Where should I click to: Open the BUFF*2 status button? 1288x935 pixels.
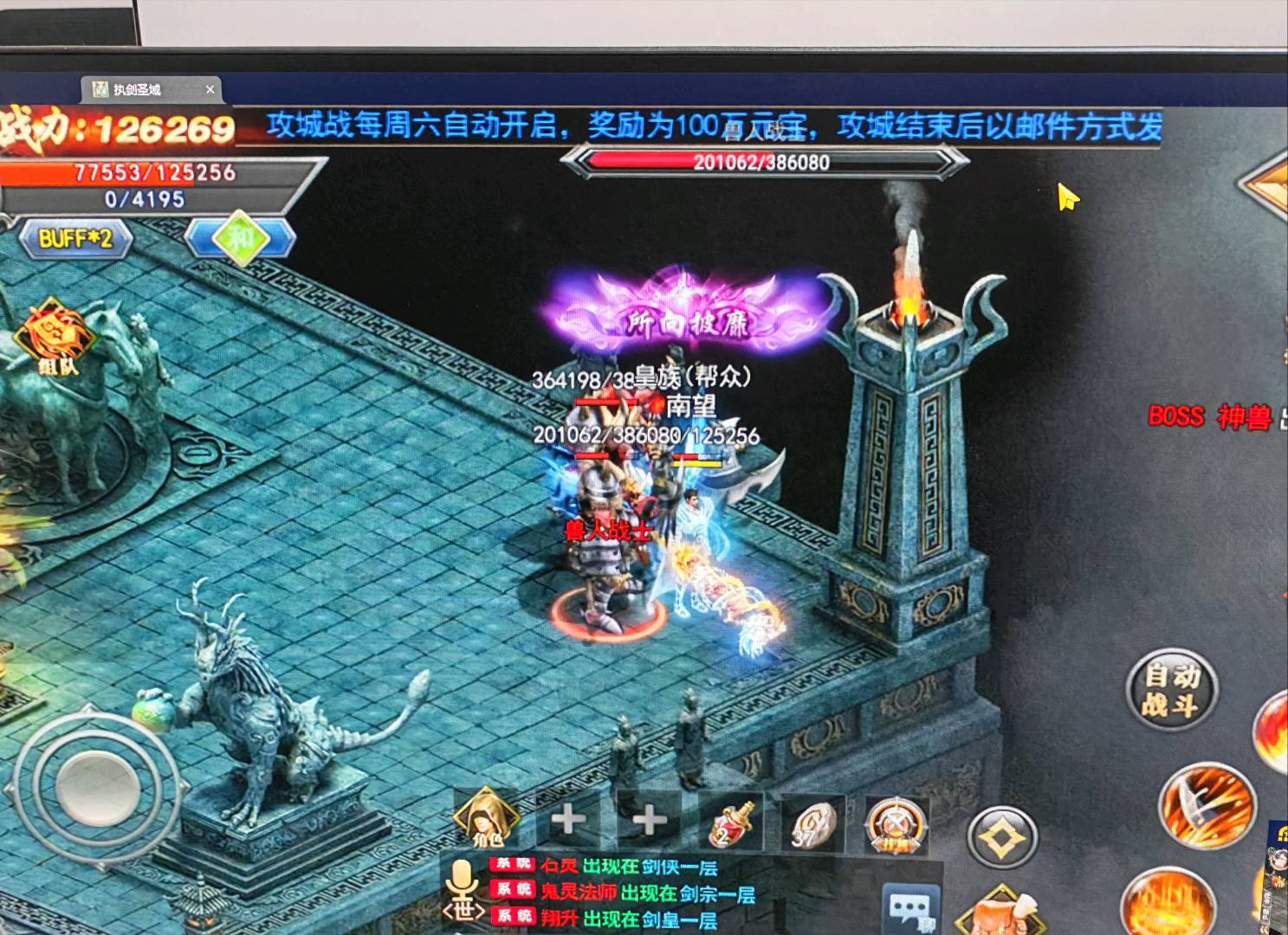tap(76, 238)
